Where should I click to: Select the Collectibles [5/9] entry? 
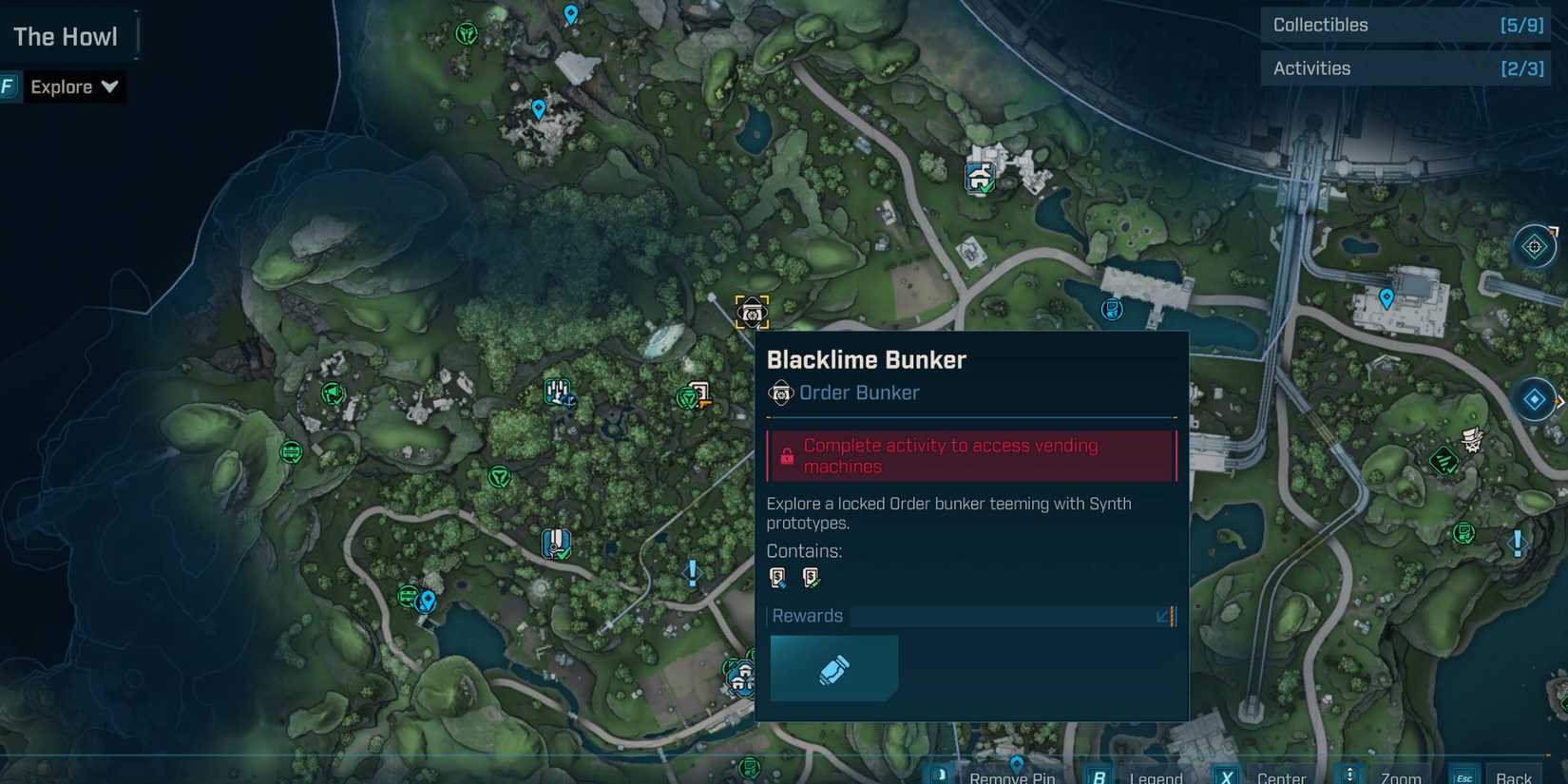click(1405, 25)
